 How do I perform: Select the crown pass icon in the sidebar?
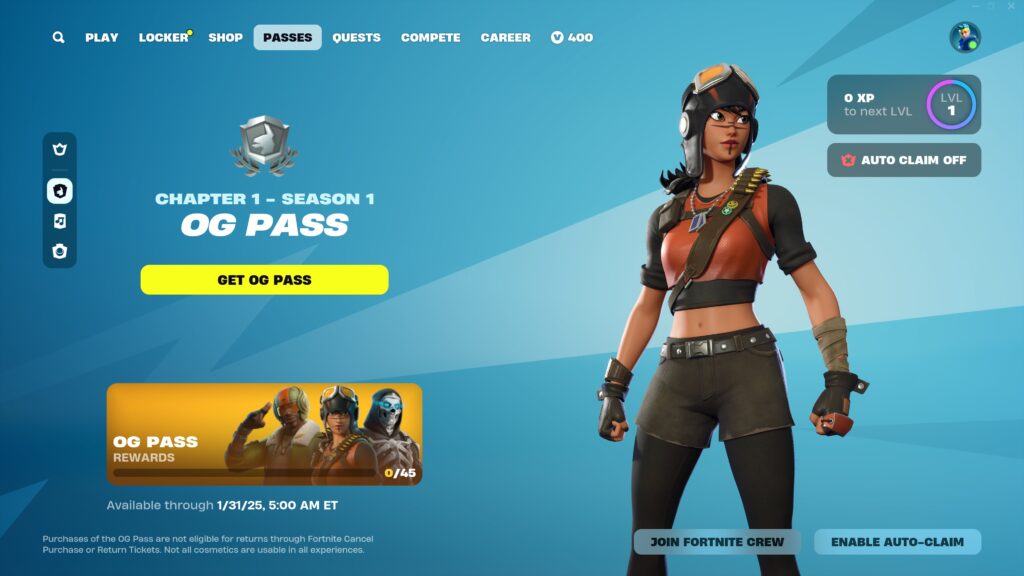point(59,150)
